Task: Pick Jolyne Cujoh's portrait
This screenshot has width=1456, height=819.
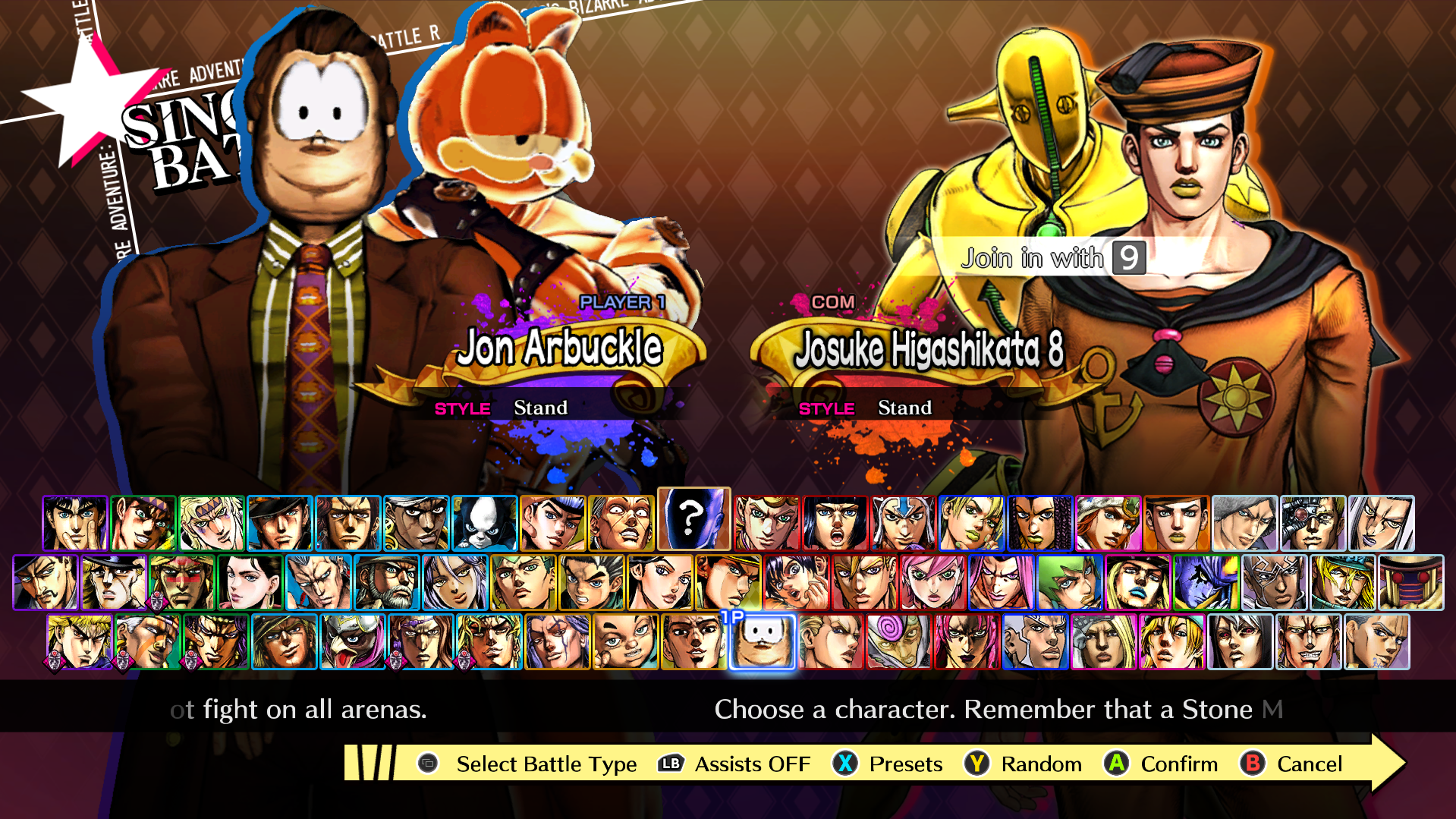Action: (x=972, y=523)
